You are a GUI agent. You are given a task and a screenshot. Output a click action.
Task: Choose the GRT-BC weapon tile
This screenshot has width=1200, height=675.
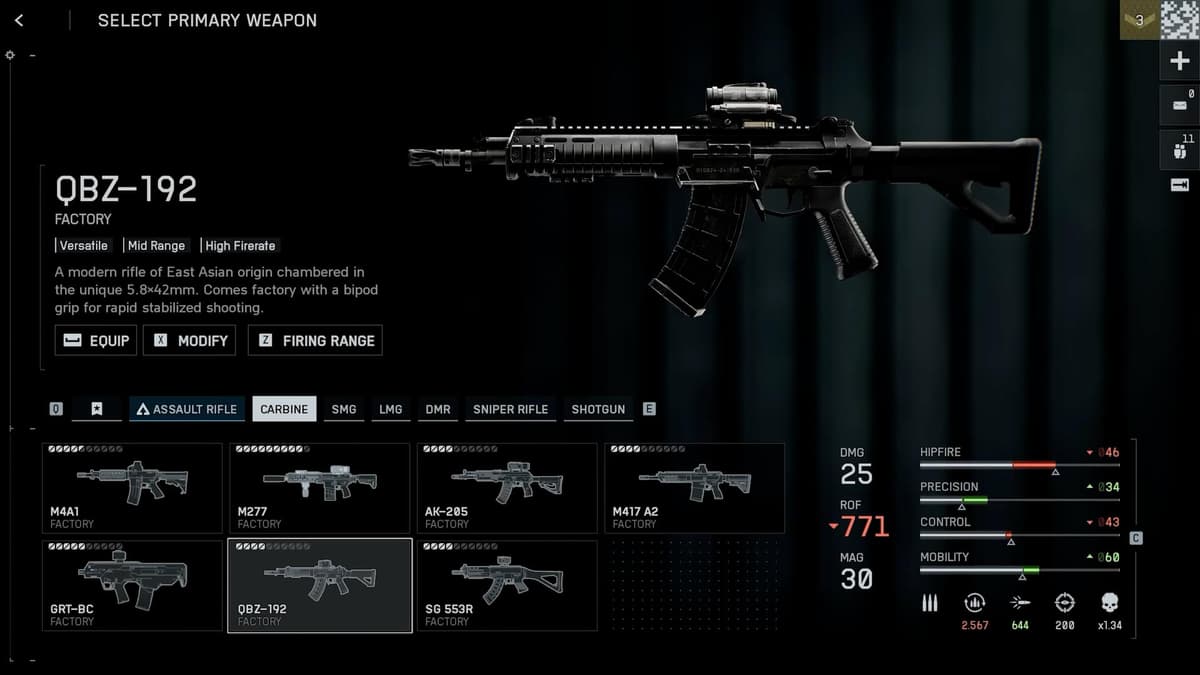pyautogui.click(x=132, y=585)
